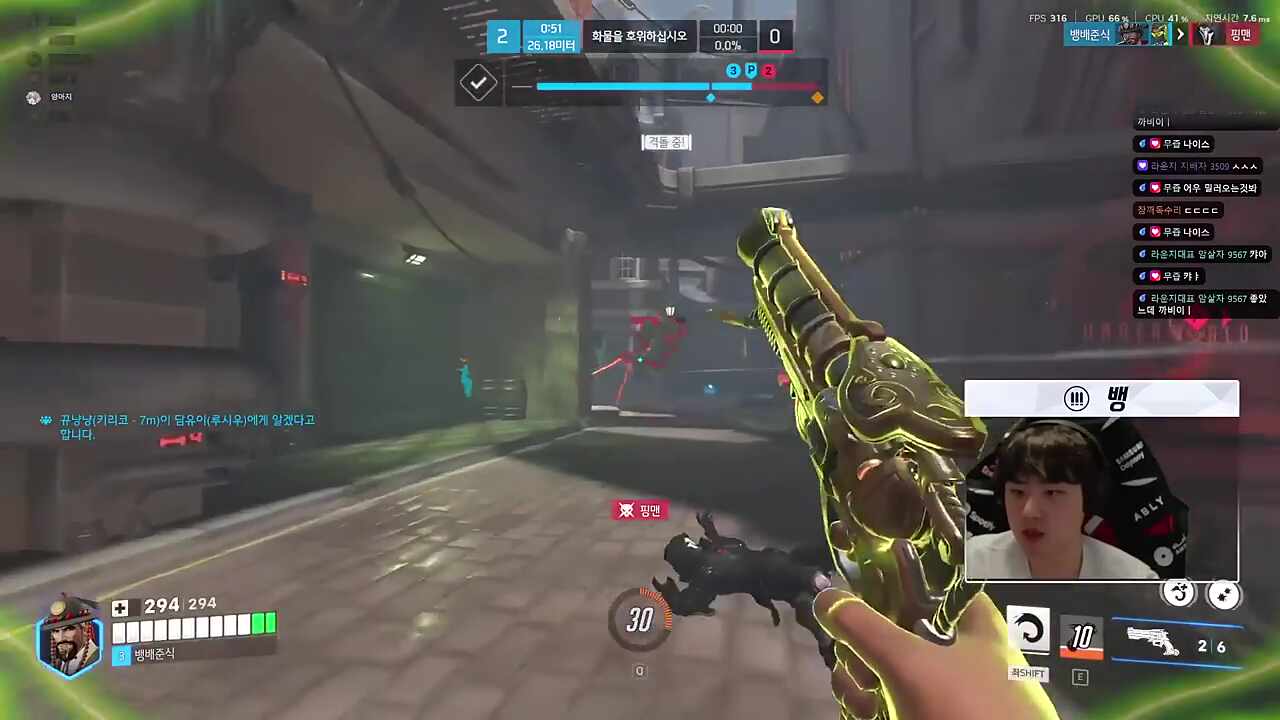Click the objective checkmark circle

point(478,83)
